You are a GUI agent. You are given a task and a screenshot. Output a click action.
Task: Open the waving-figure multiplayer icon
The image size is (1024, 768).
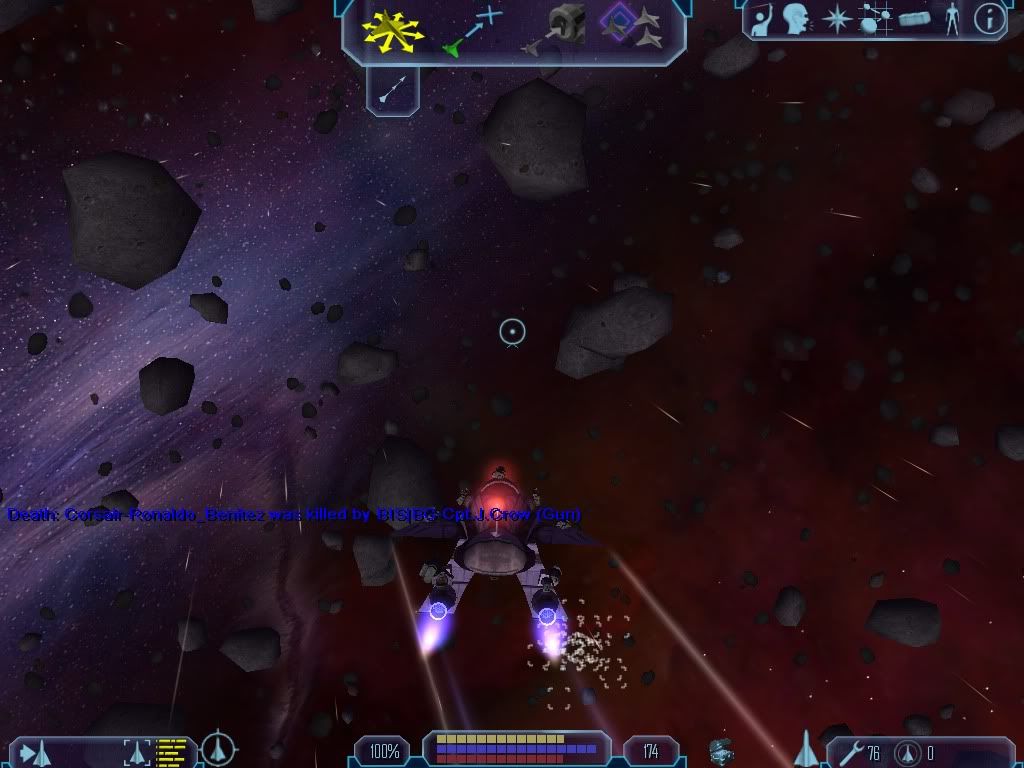click(766, 19)
